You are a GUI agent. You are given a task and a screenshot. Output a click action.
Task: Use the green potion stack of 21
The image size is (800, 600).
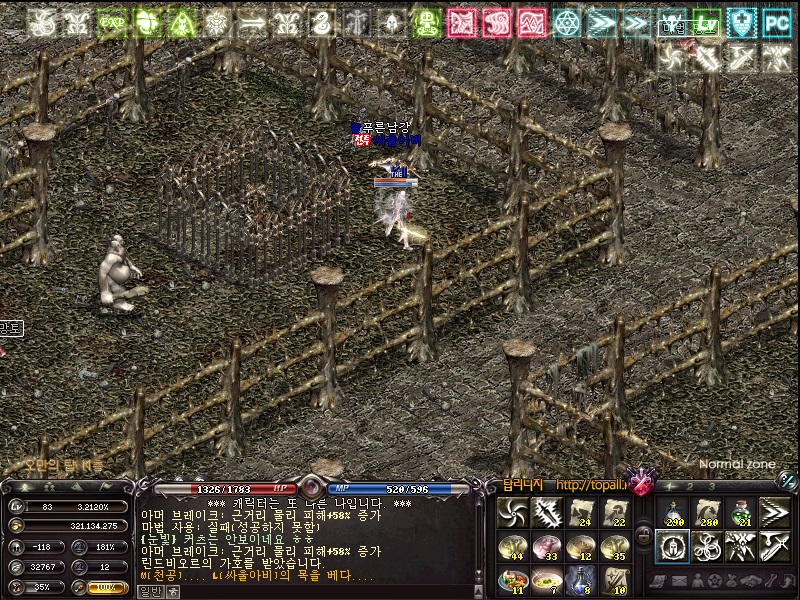click(741, 512)
